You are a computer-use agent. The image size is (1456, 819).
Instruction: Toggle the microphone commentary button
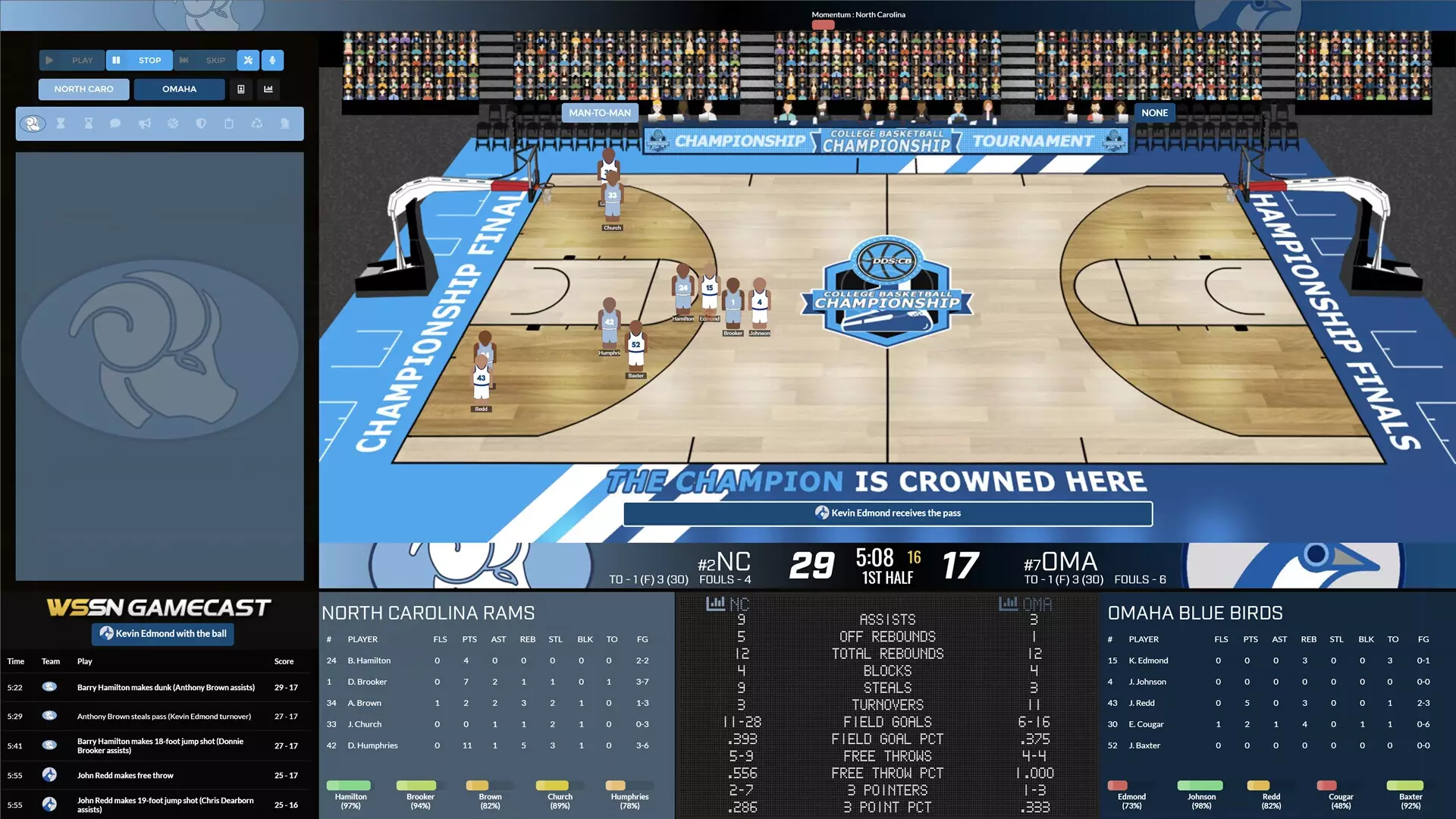coord(272,60)
